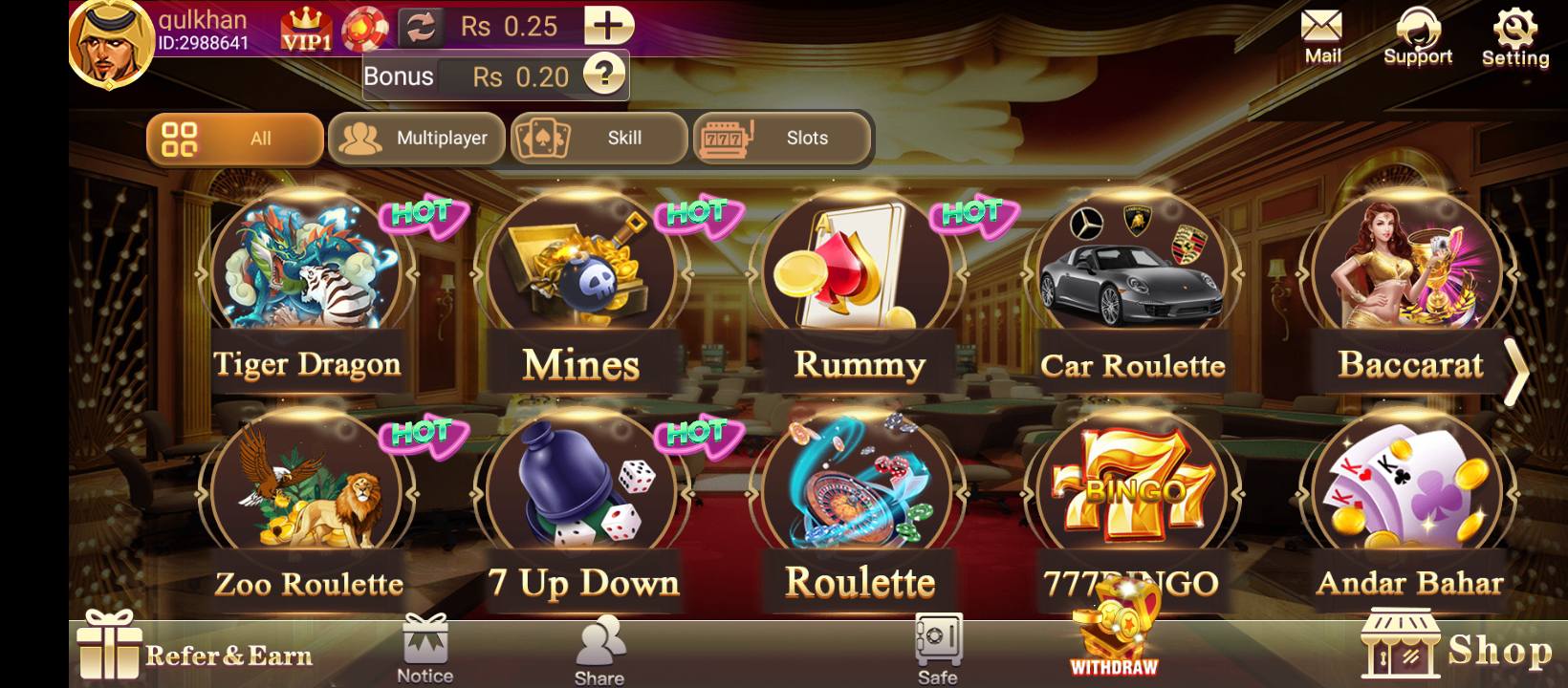
Task: Launch the Mines game
Action: (x=581, y=287)
